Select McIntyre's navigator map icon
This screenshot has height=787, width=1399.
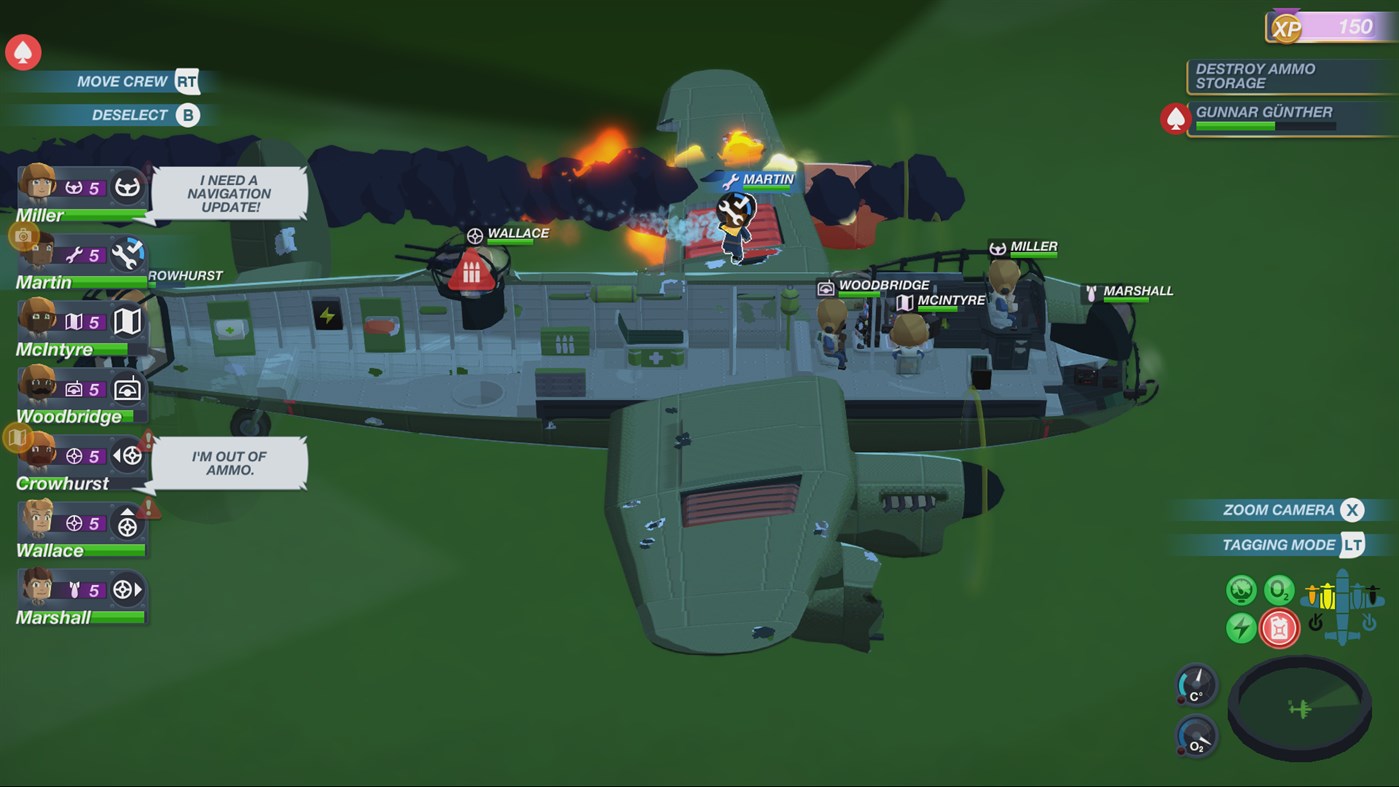click(x=126, y=318)
